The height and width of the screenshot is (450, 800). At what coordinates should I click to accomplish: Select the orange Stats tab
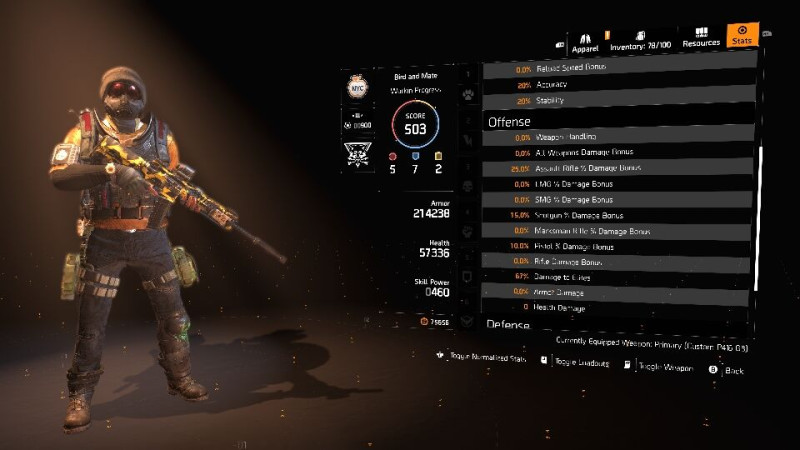(x=742, y=36)
